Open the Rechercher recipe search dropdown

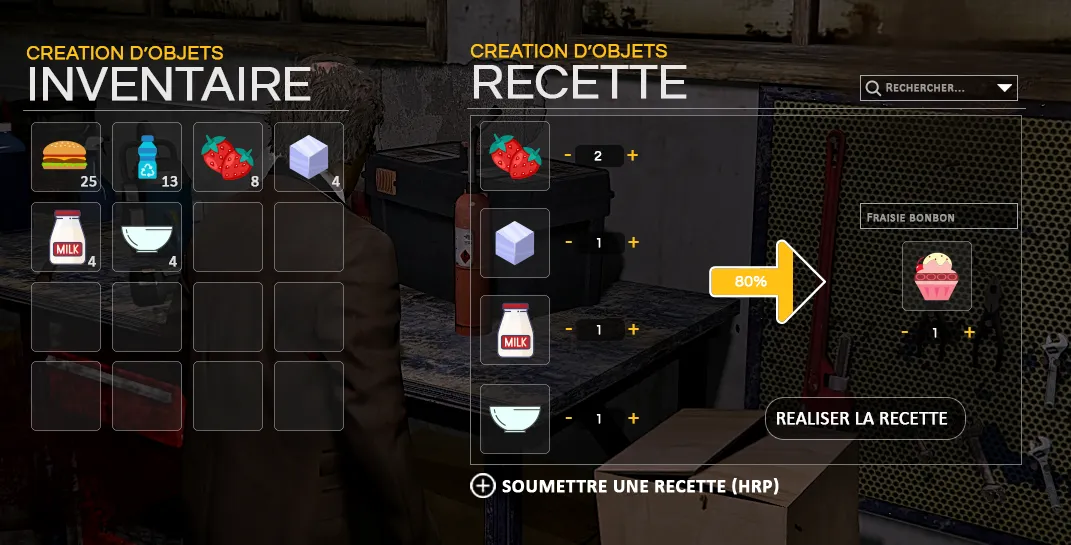coord(1004,88)
